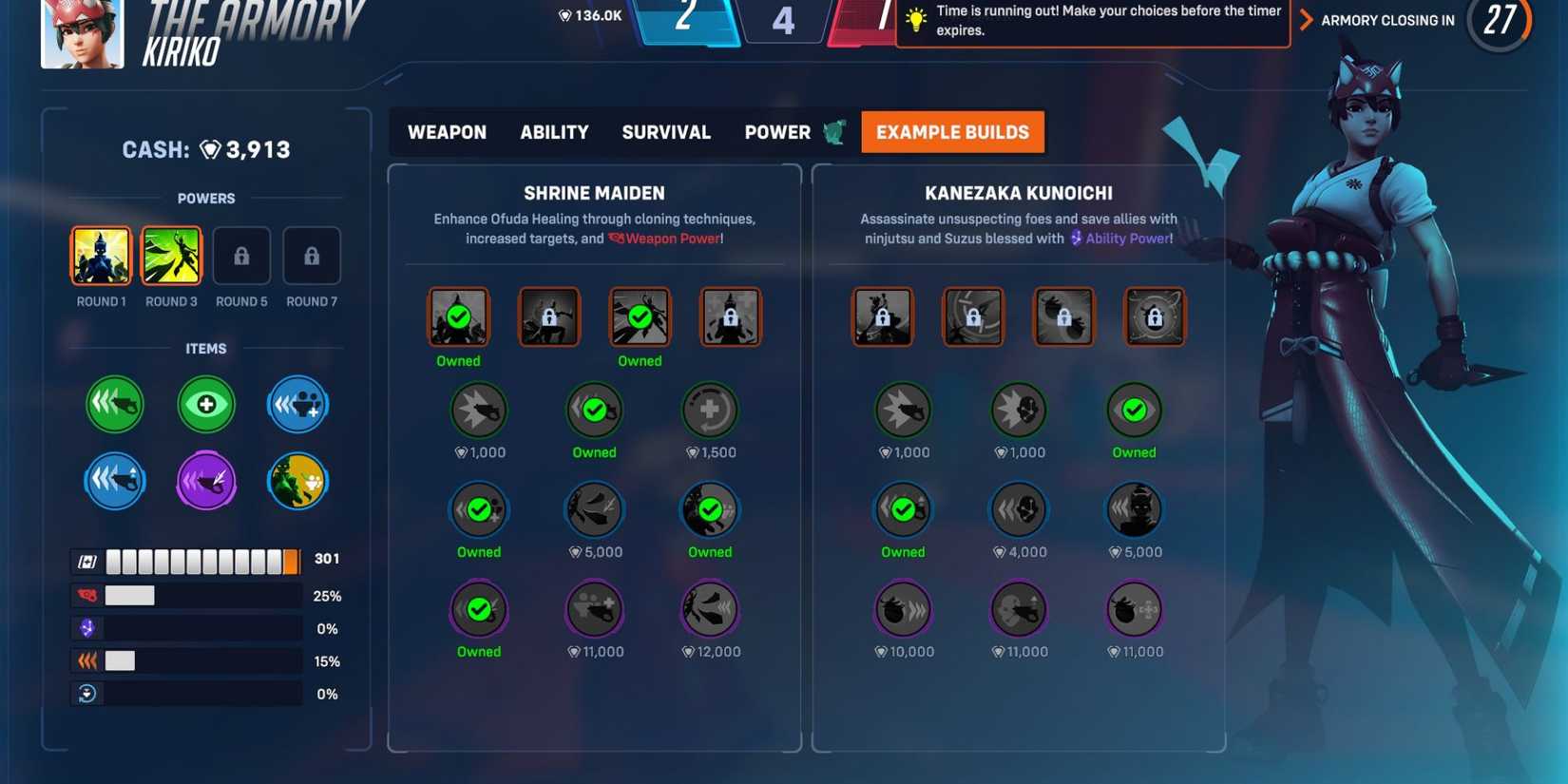
Task: Select the Round 1 power icon
Action: click(x=101, y=255)
